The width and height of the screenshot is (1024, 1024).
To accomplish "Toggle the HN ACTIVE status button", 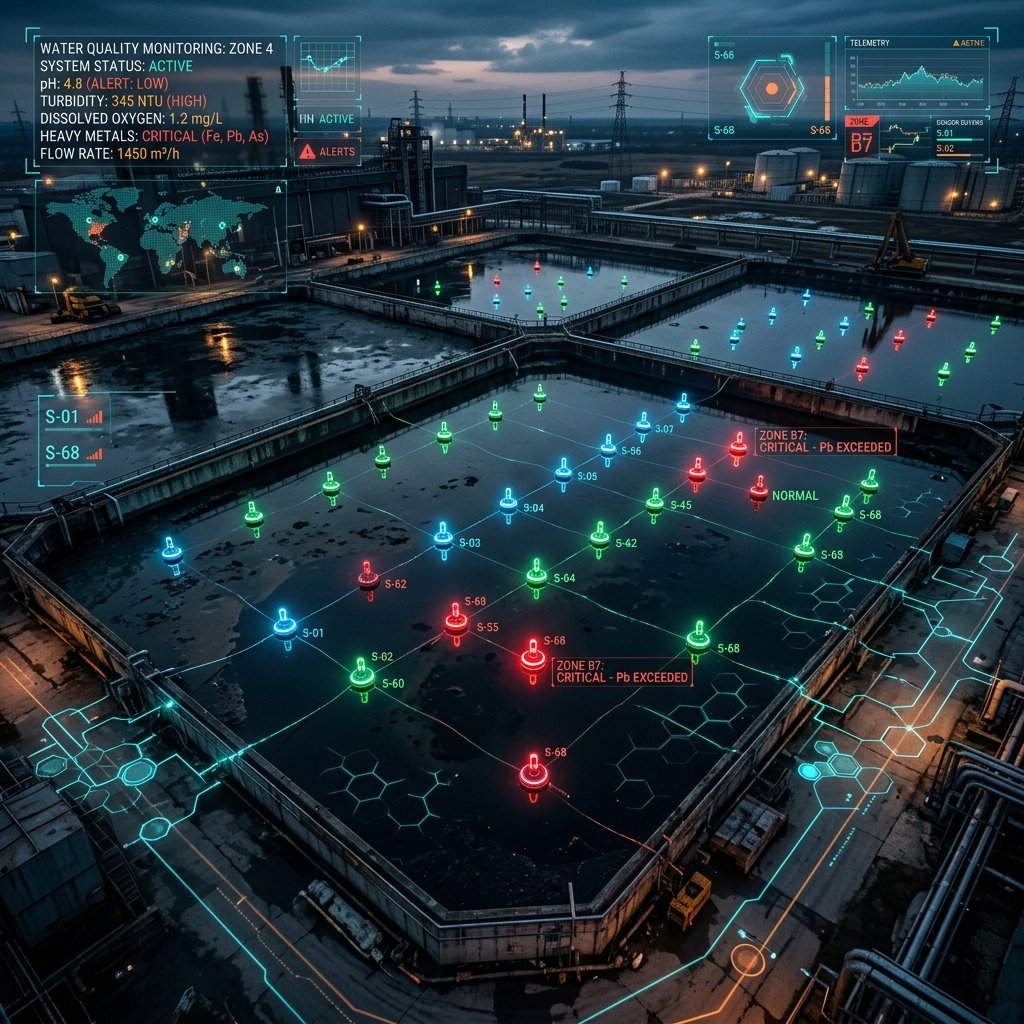I will coord(328,119).
